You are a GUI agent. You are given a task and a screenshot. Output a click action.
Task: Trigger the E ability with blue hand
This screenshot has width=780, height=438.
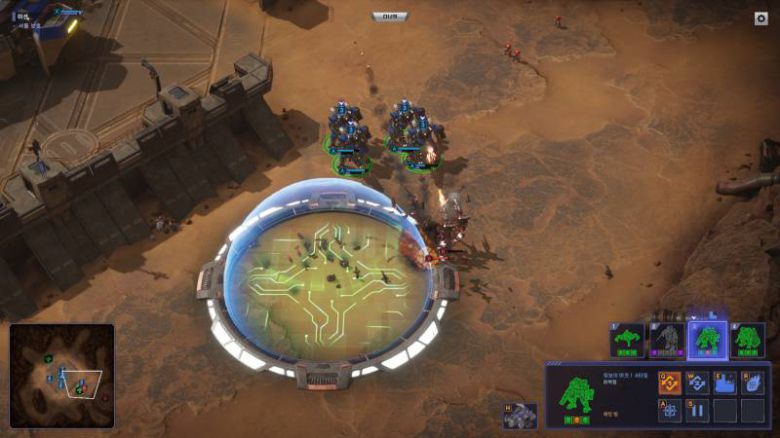pyautogui.click(x=725, y=383)
